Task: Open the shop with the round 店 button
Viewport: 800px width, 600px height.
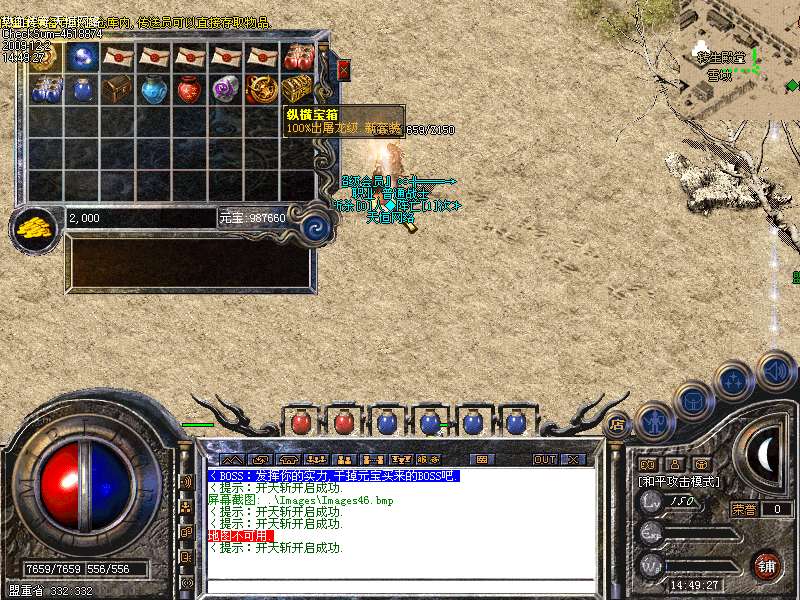Action: [x=617, y=424]
